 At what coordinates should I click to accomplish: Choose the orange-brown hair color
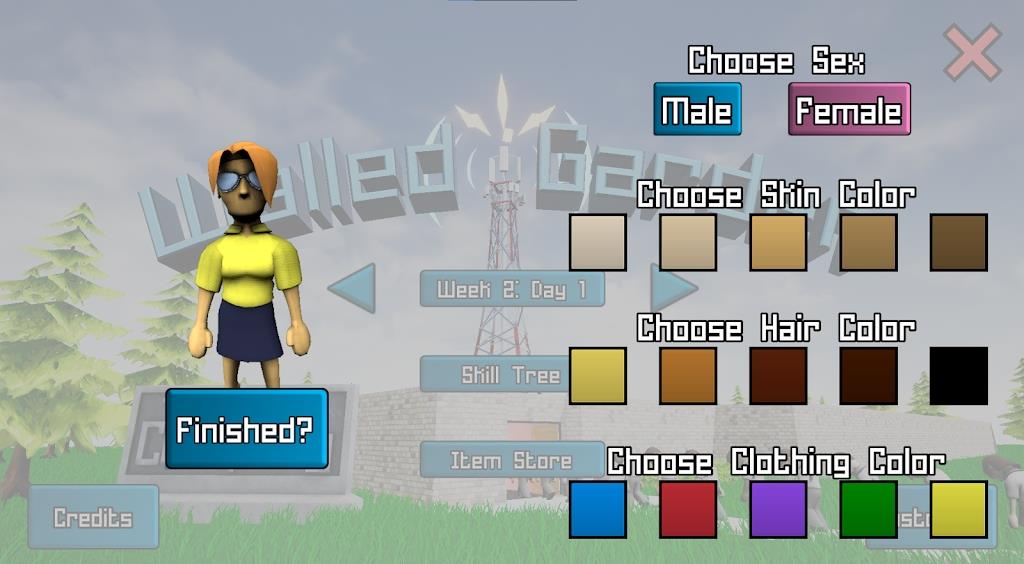(x=688, y=376)
